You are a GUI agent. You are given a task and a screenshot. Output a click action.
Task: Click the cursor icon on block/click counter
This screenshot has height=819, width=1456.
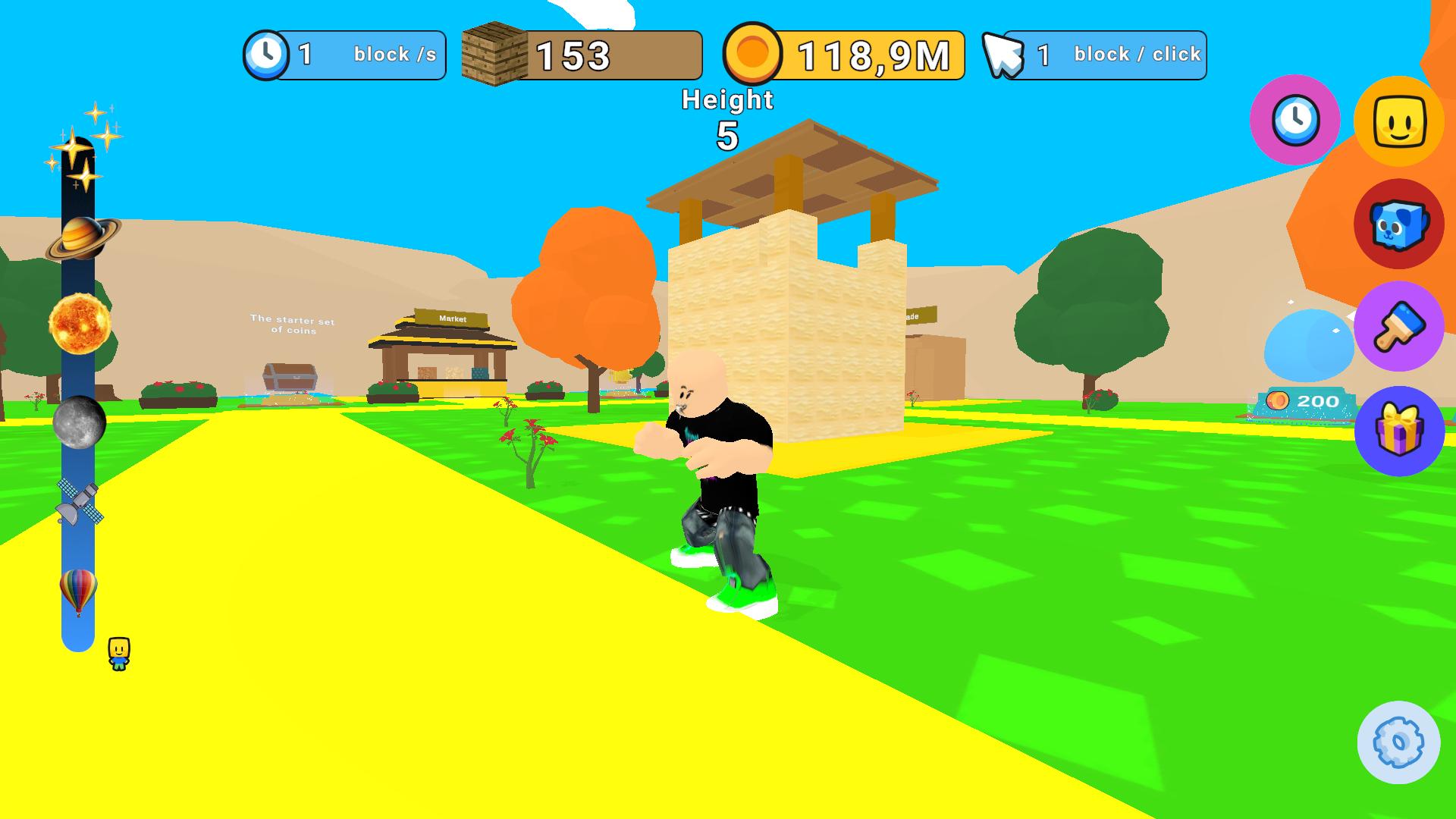click(1003, 53)
